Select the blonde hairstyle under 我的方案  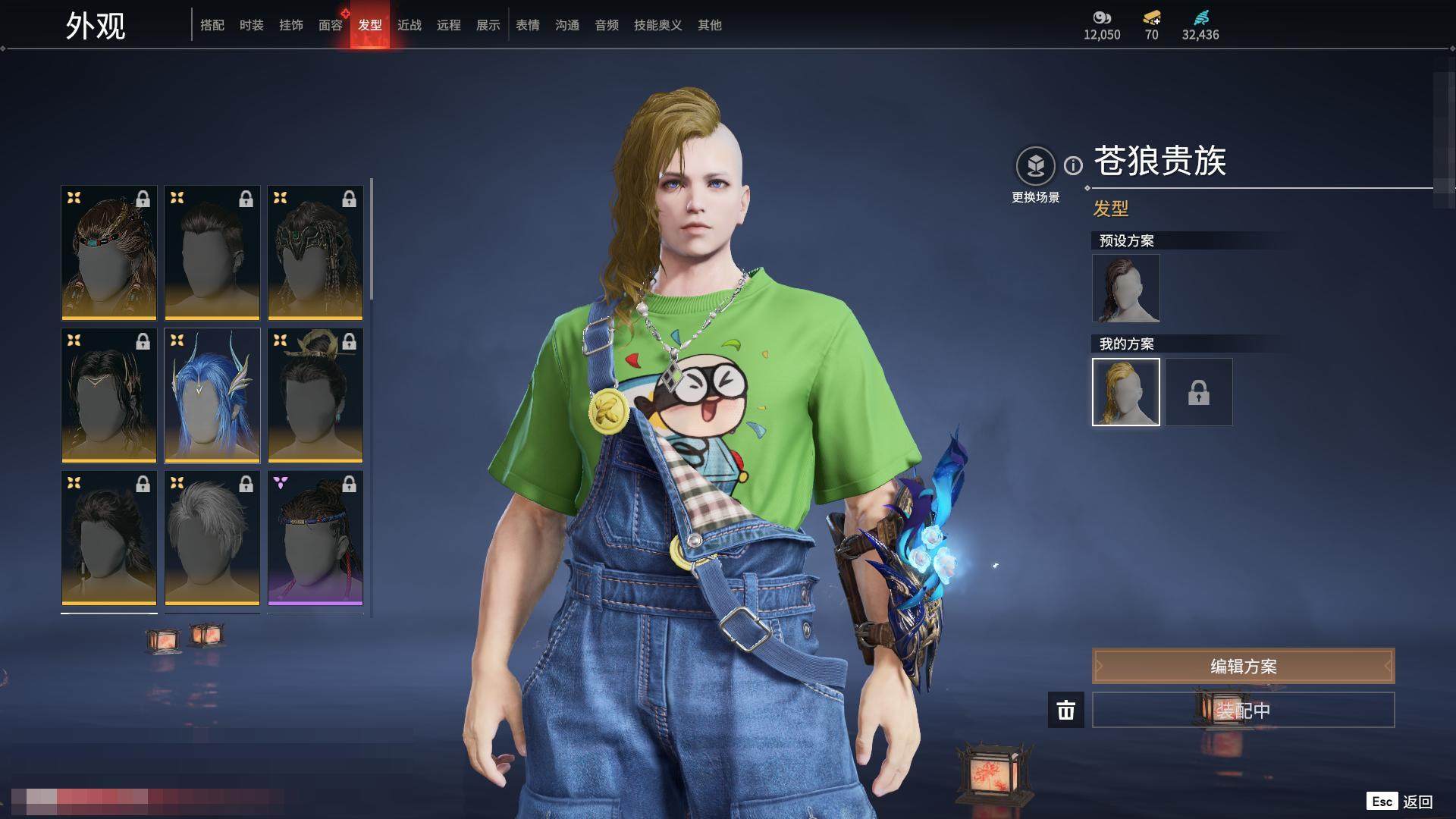1126,392
